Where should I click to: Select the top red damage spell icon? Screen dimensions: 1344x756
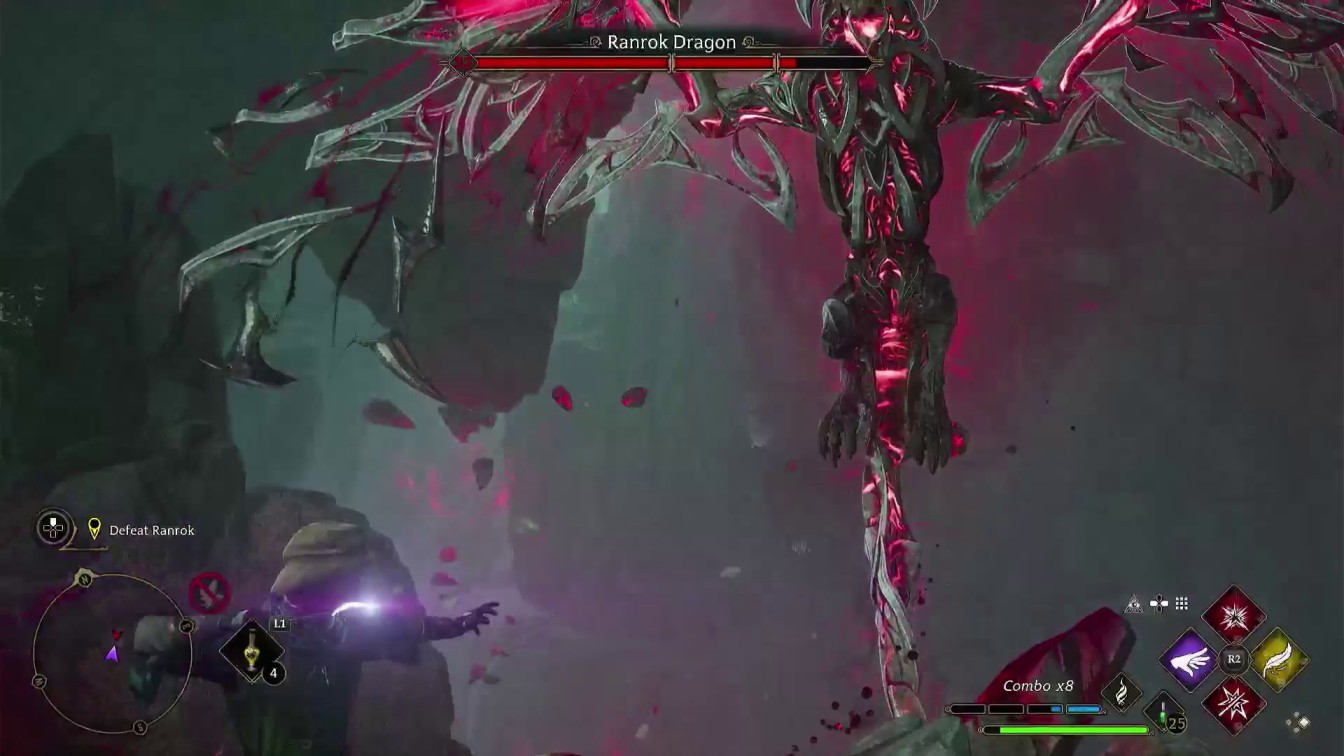(x=1234, y=617)
